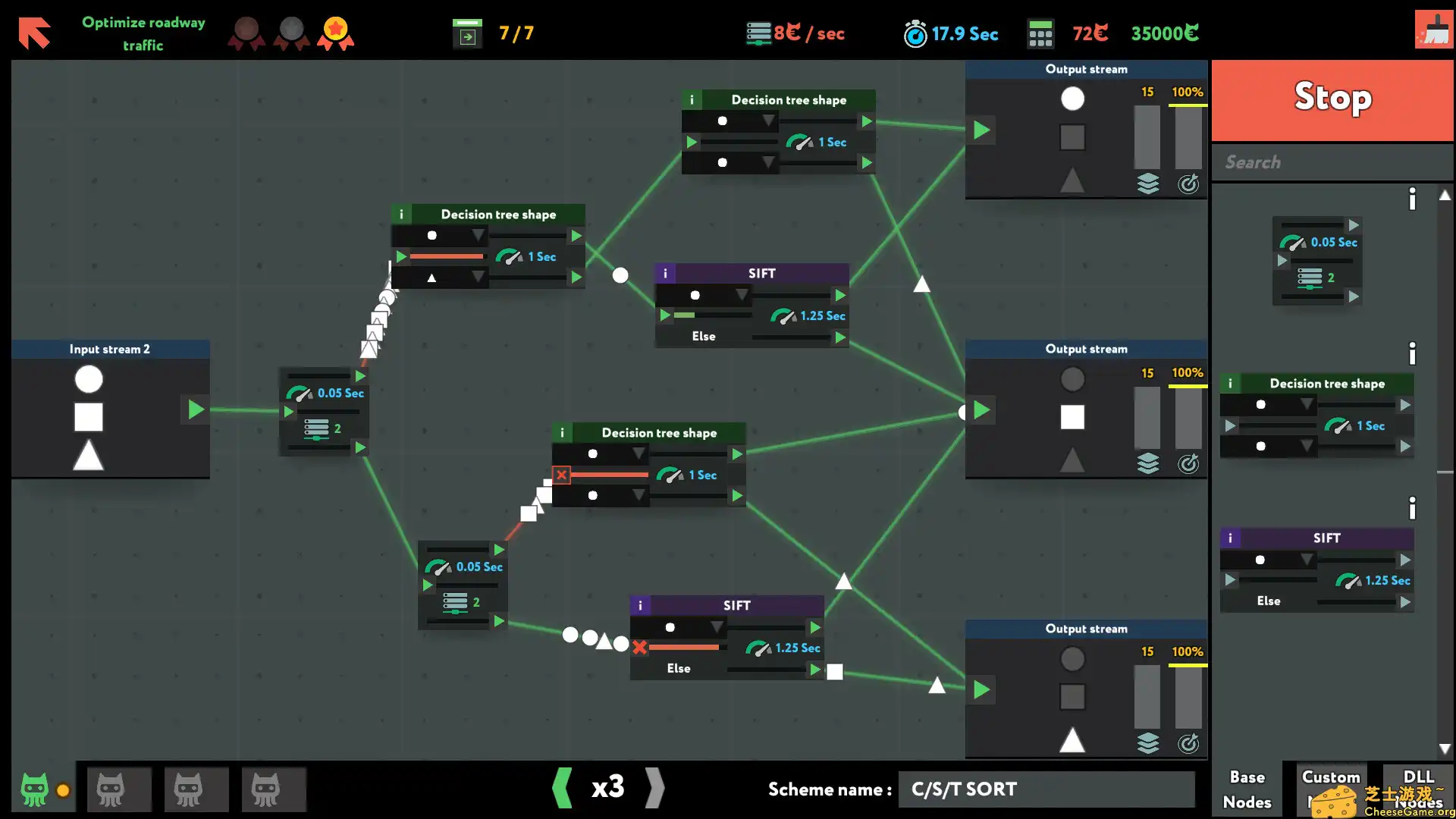This screenshot has height=819, width=1456.
Task: Click the info icon on the SIFT node
Action: click(666, 273)
